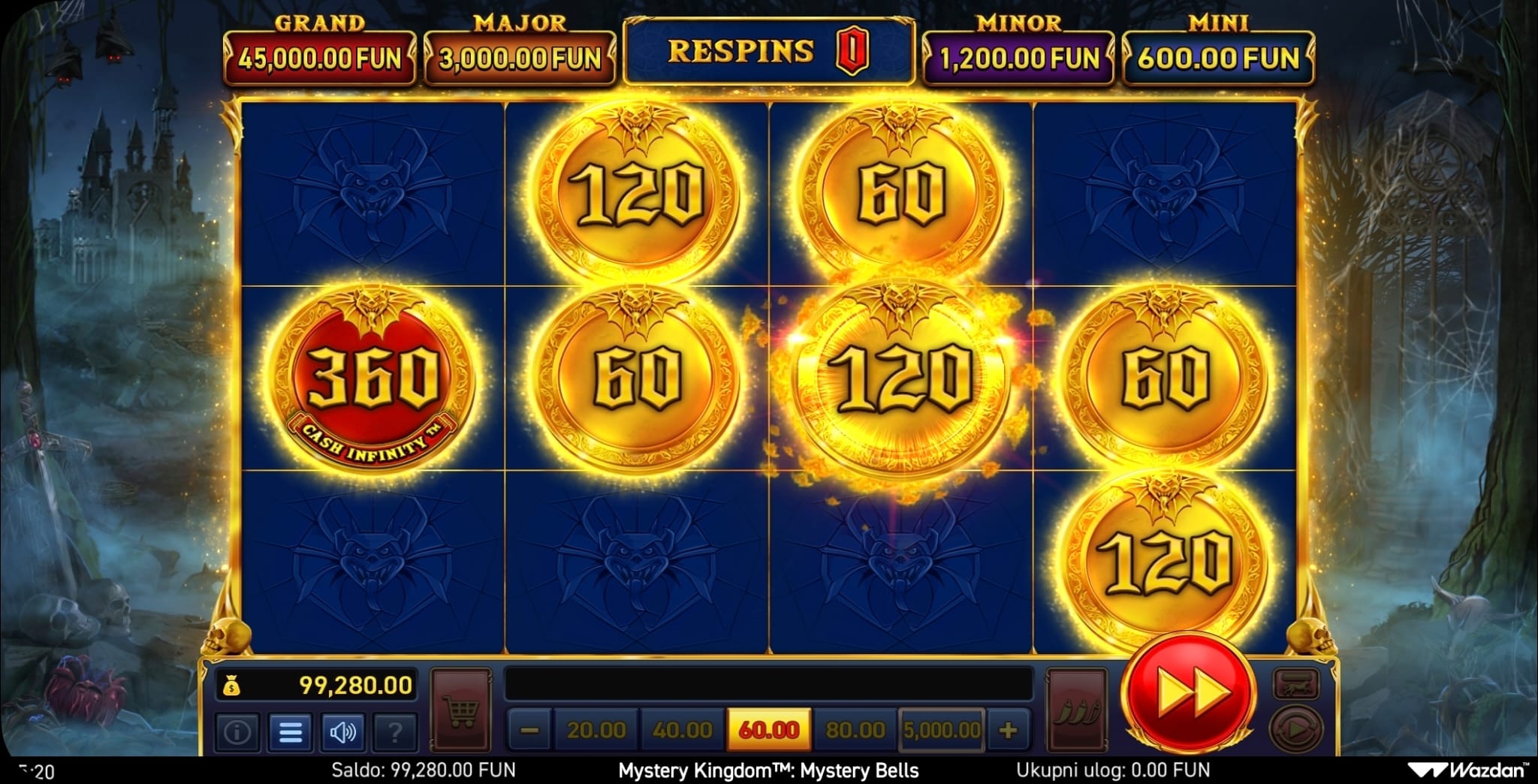Open the question mark help button
The image size is (1538, 784).
pyautogui.click(x=394, y=731)
